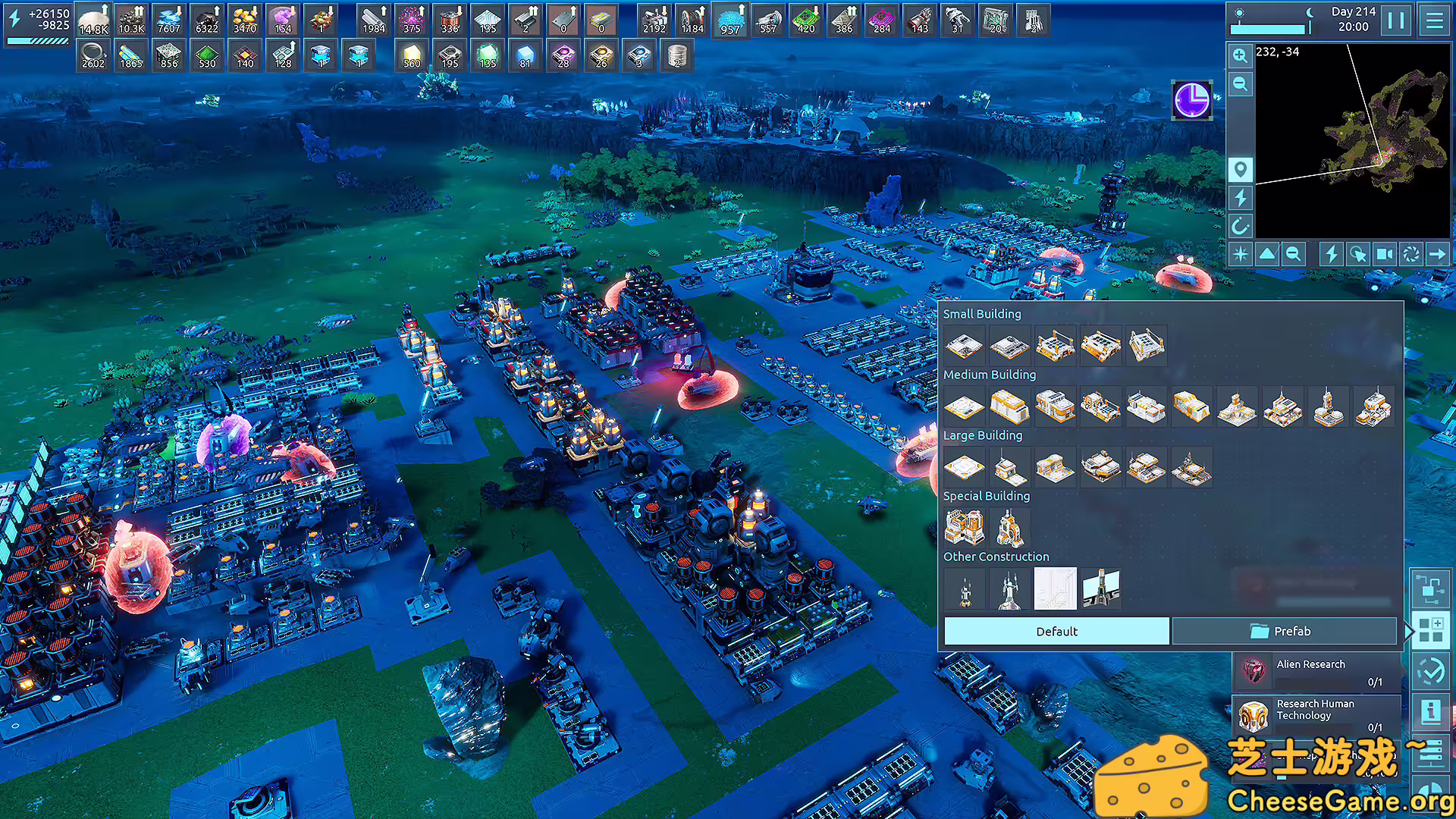Toggle the purple clock overlay above the base
This screenshot has height=819, width=1456.
[x=1191, y=101]
